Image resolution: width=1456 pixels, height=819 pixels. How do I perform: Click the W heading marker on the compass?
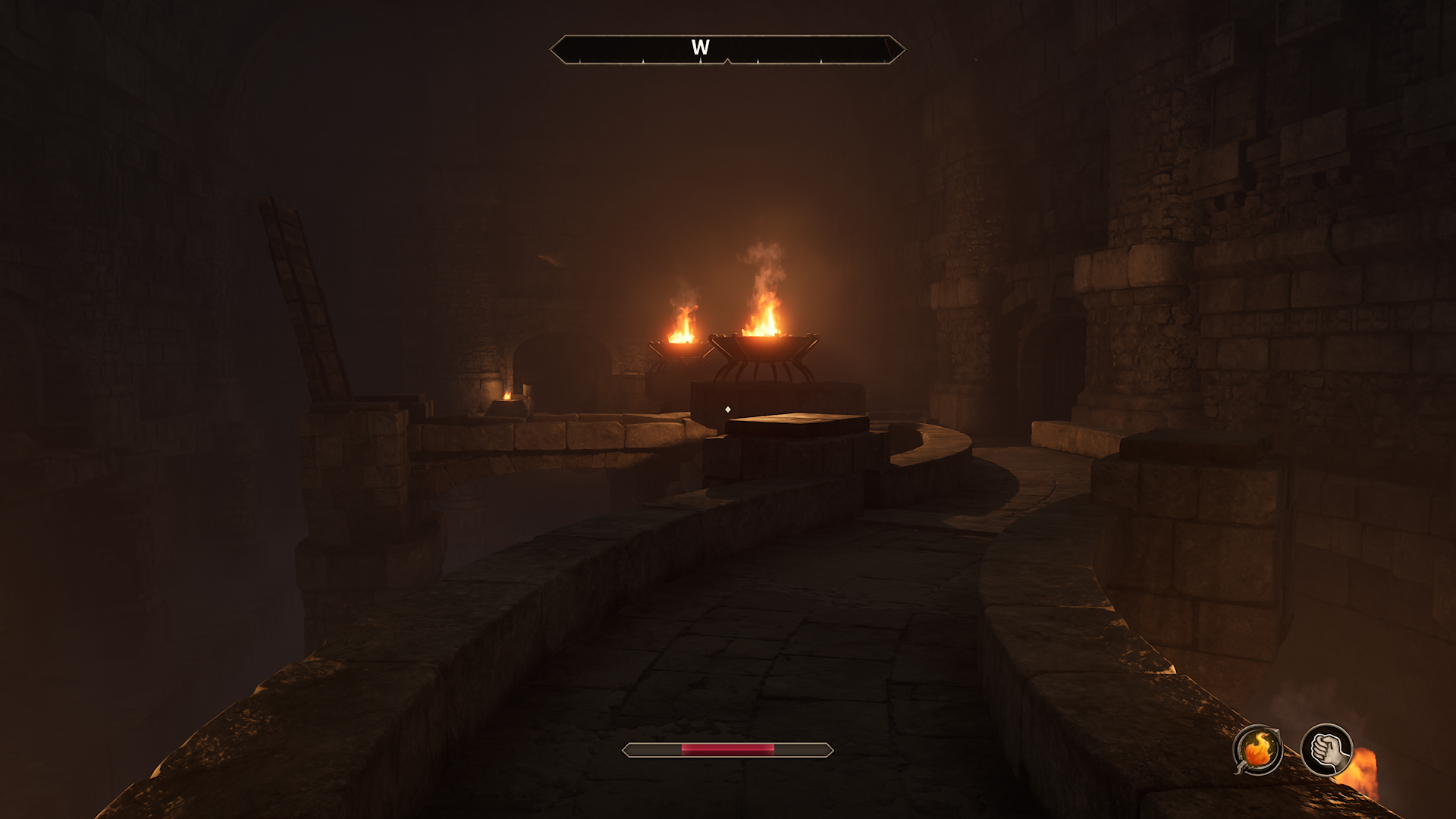(701, 45)
